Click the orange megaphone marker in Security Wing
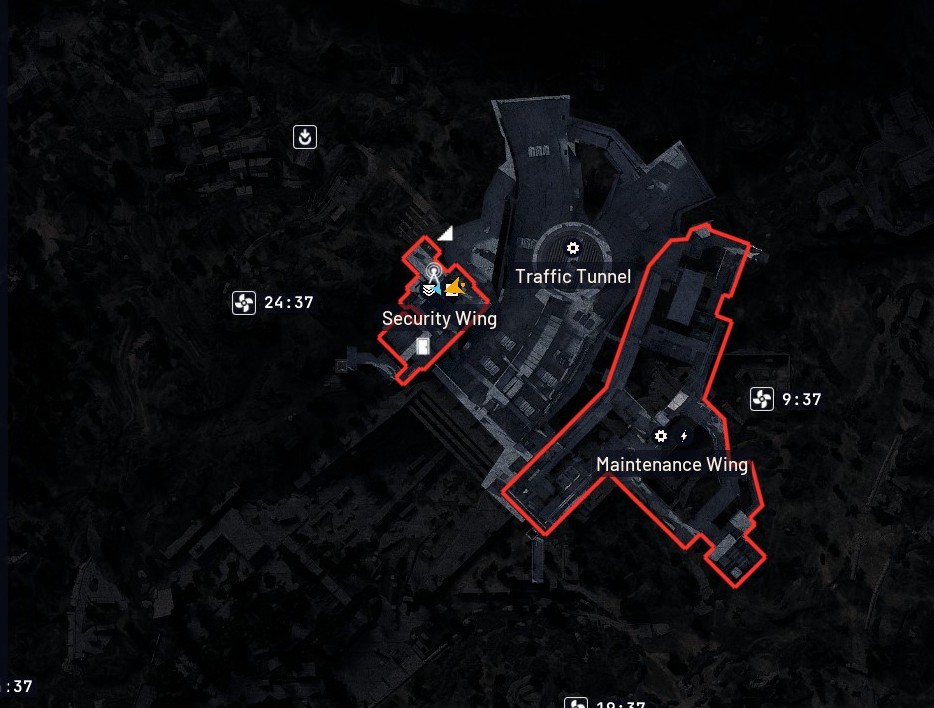 click(456, 288)
